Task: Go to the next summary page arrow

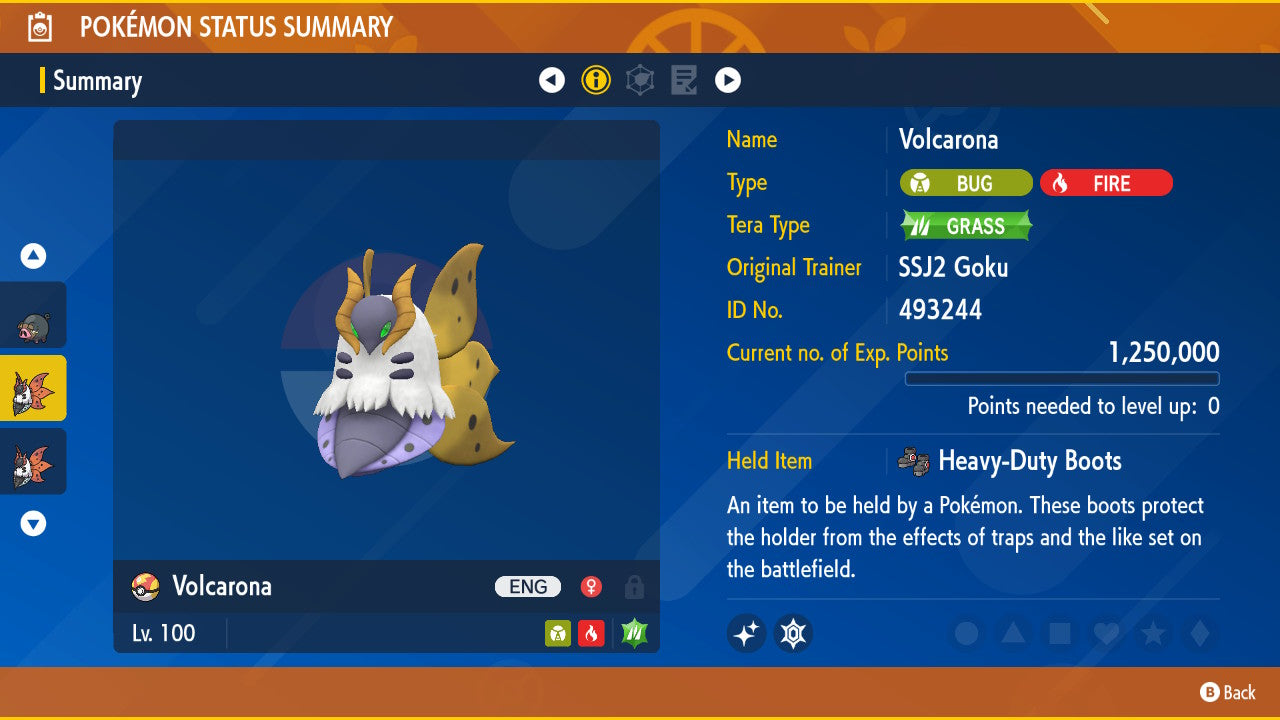Action: tap(728, 80)
